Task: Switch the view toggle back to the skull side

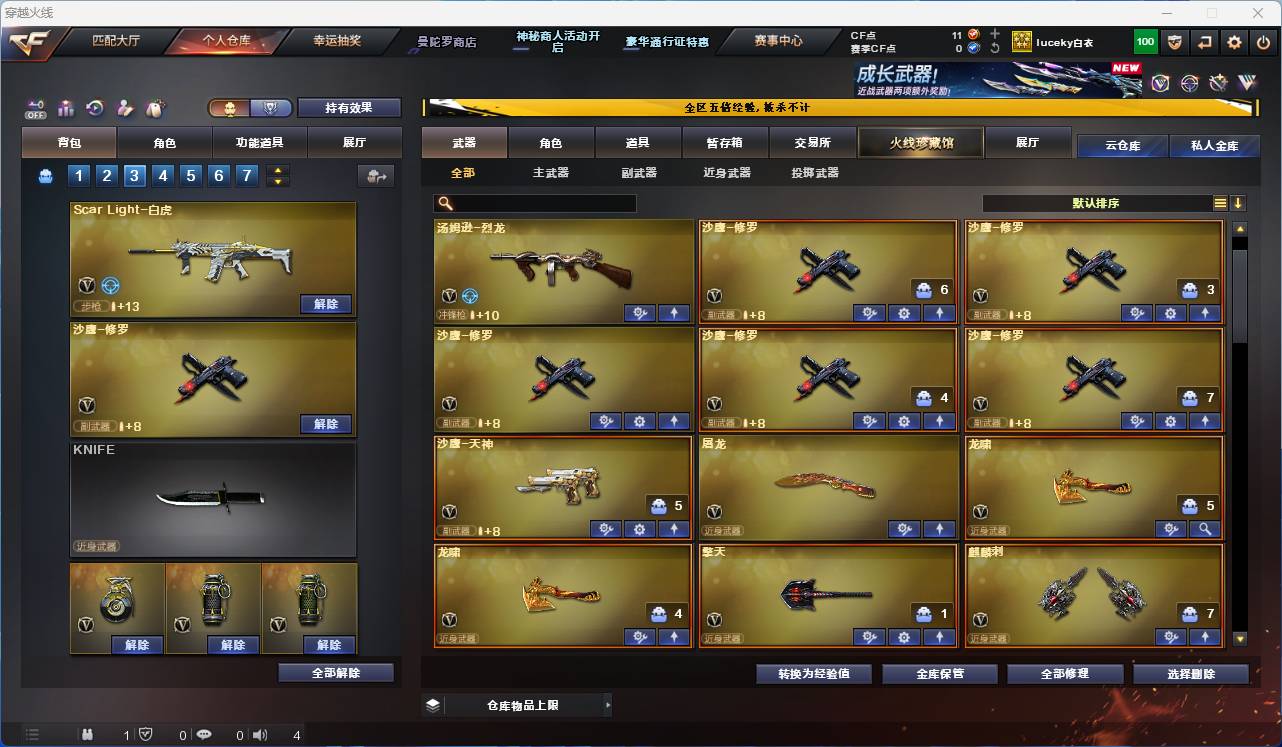Action: coord(230,108)
